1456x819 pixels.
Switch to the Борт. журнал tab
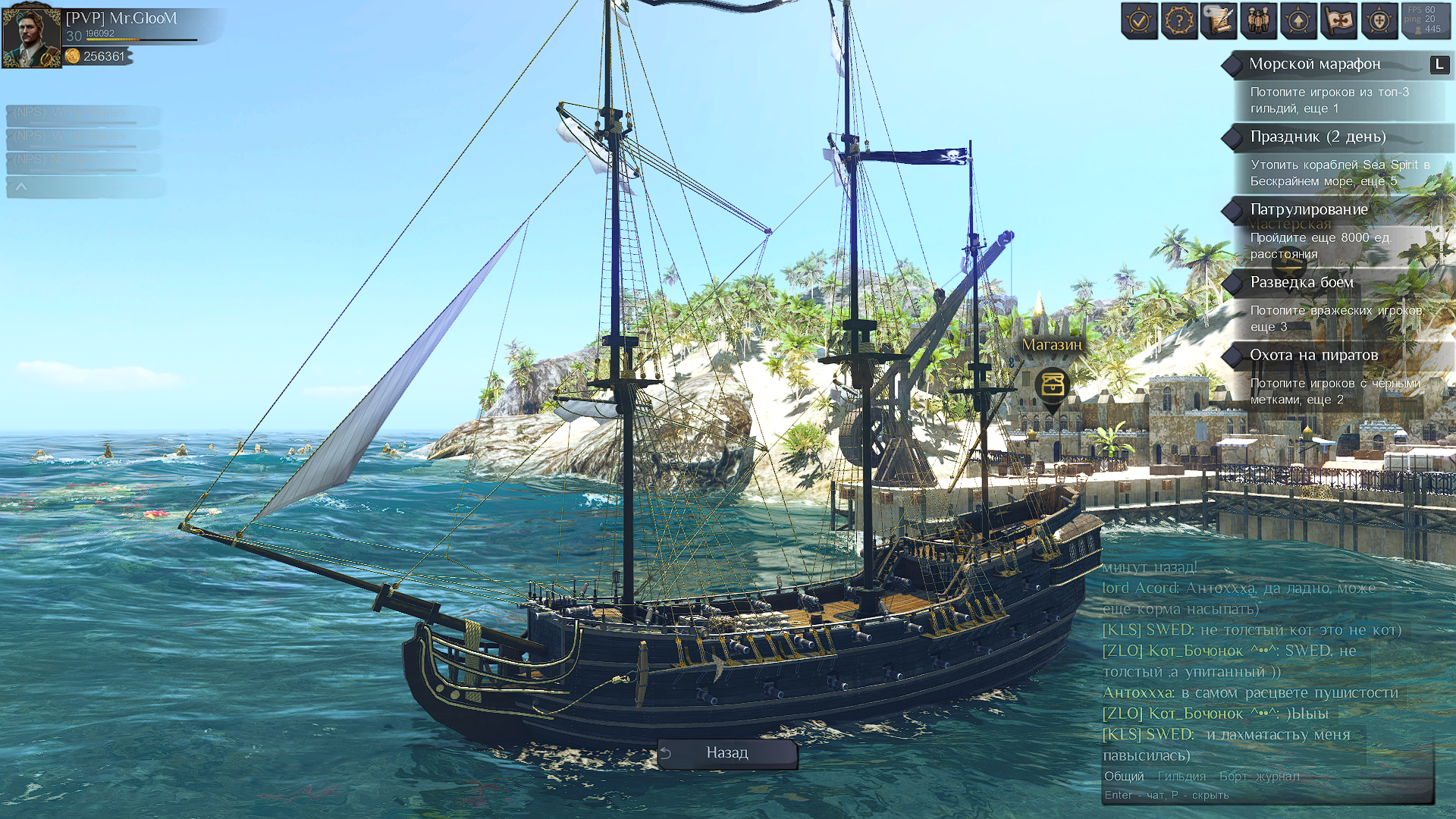pos(1259,777)
